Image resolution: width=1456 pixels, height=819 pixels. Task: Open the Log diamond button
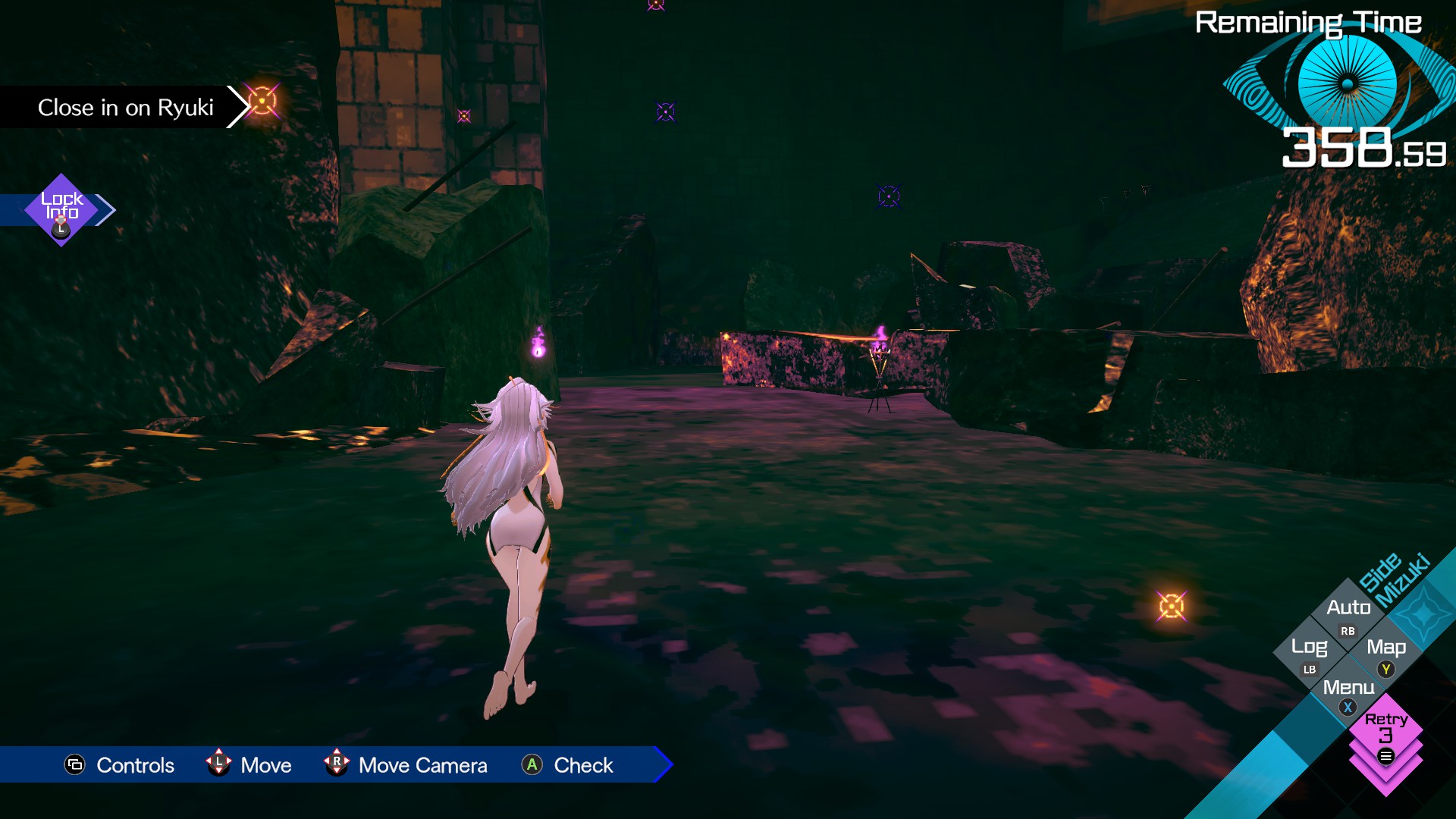pos(1309,651)
